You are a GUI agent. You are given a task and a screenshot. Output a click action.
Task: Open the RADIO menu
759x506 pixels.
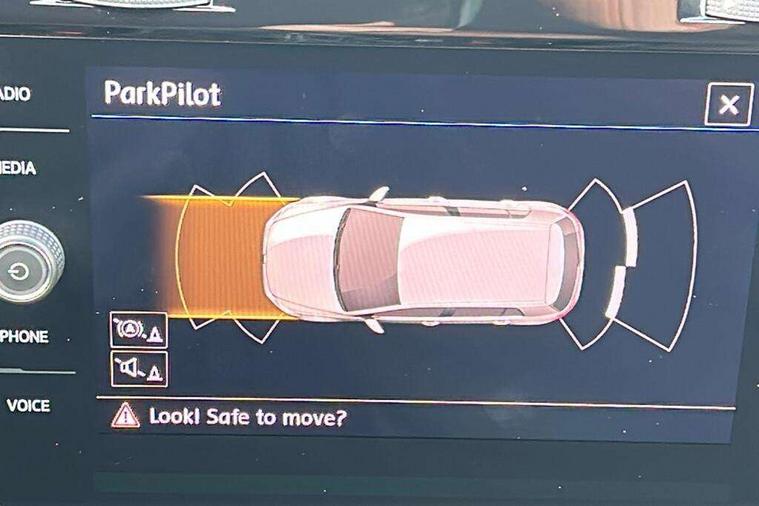pos(15,94)
